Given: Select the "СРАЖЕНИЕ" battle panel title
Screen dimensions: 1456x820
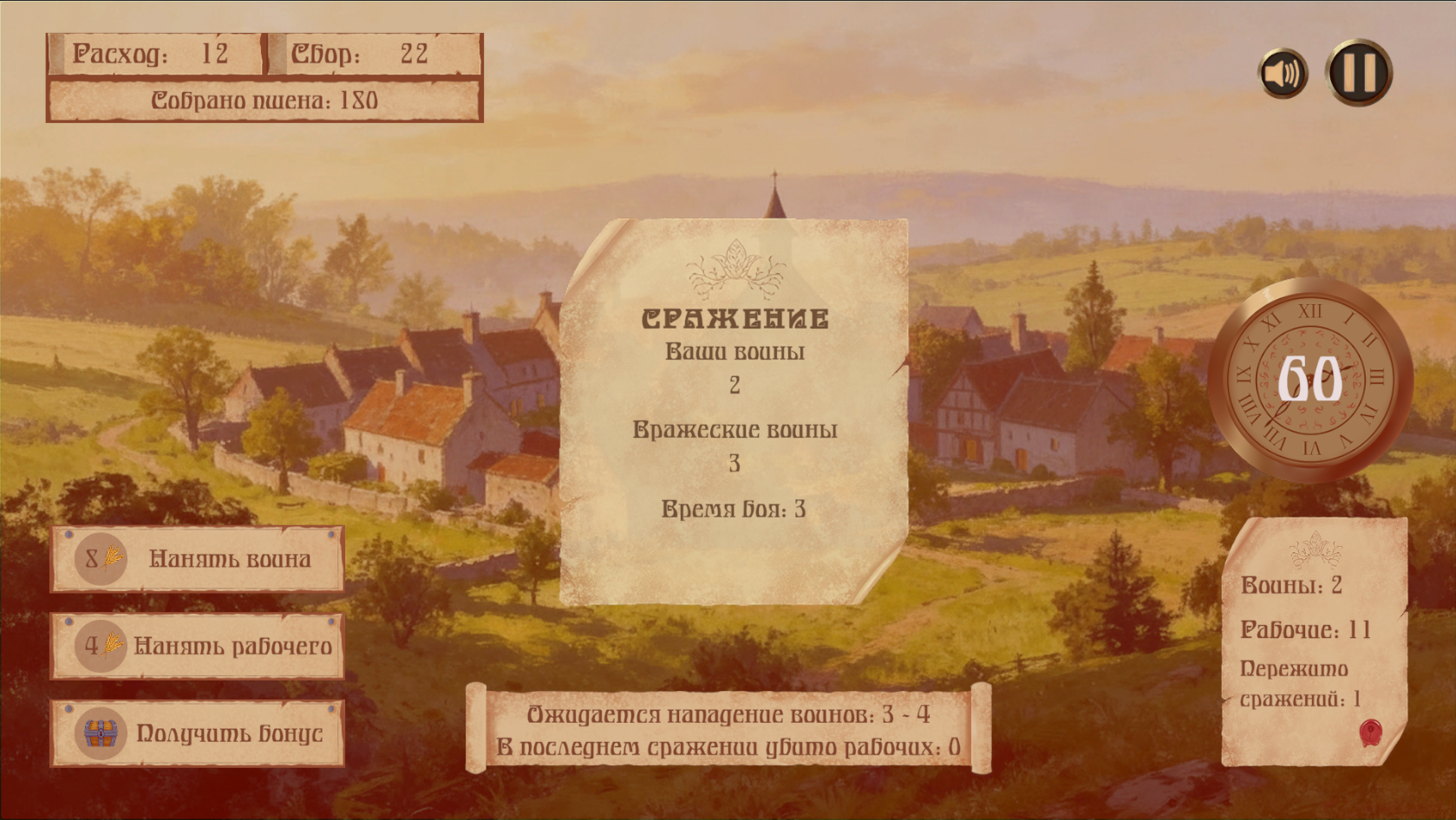Looking at the screenshot, I should (735, 319).
